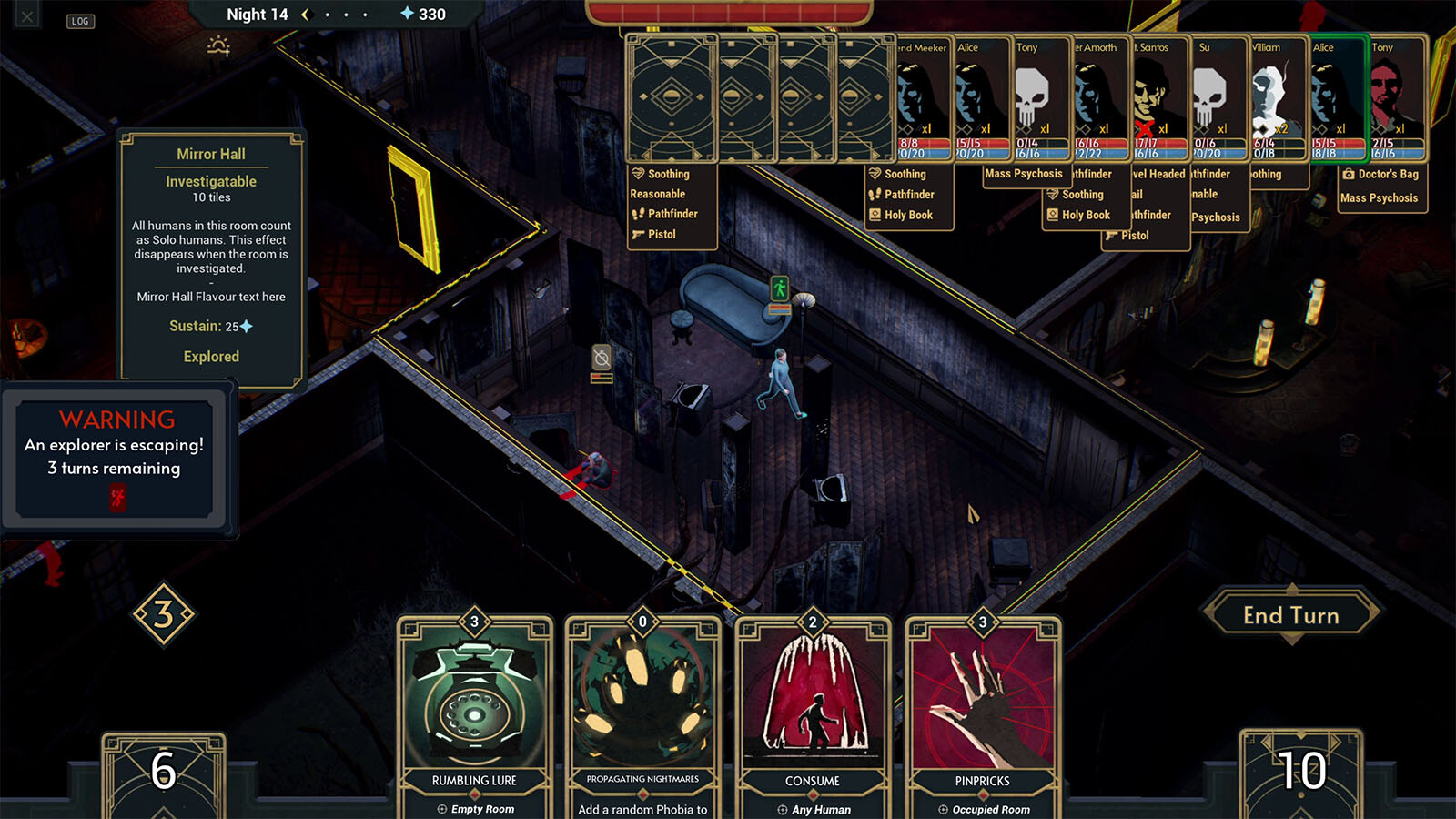Pick the Meeker explorer card
Viewport: 1456px width, 819px height.
pos(923,98)
